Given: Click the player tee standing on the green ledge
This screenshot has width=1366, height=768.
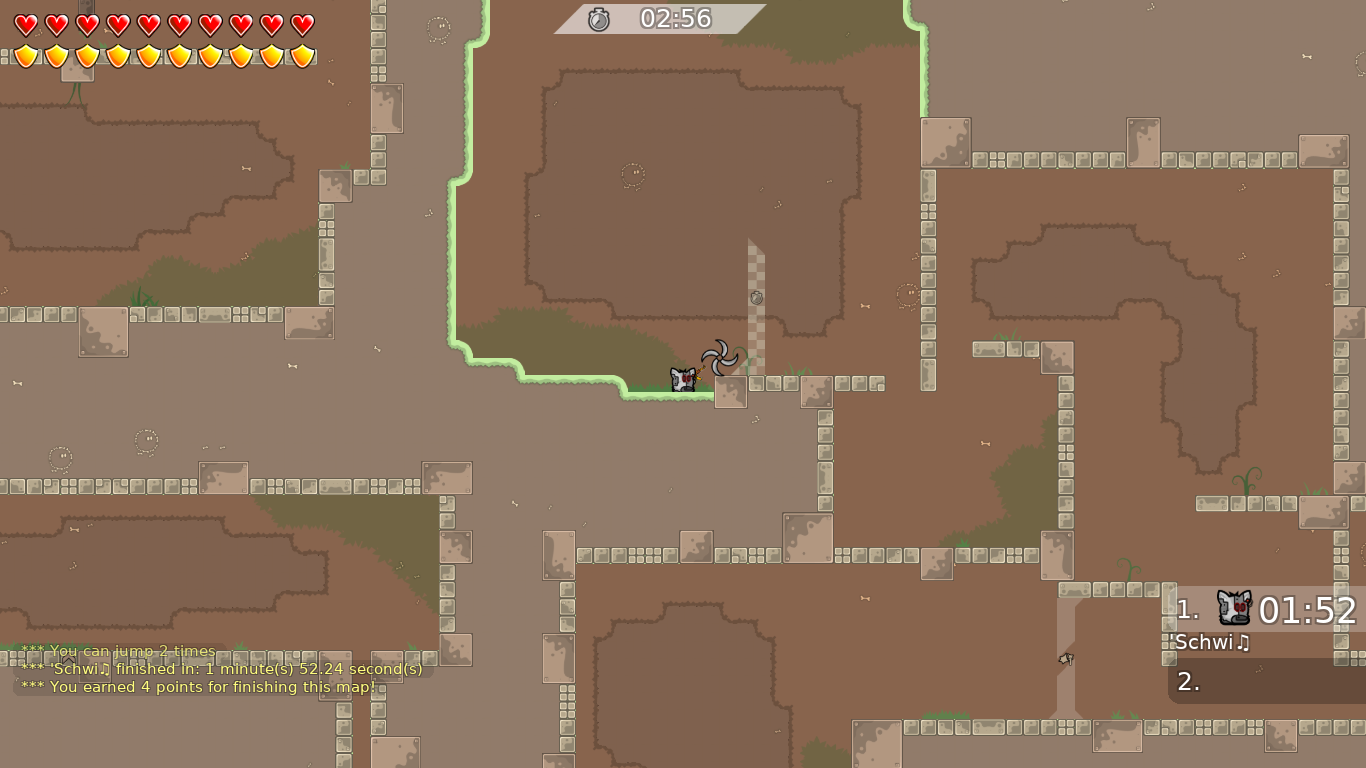Looking at the screenshot, I should 683,380.
